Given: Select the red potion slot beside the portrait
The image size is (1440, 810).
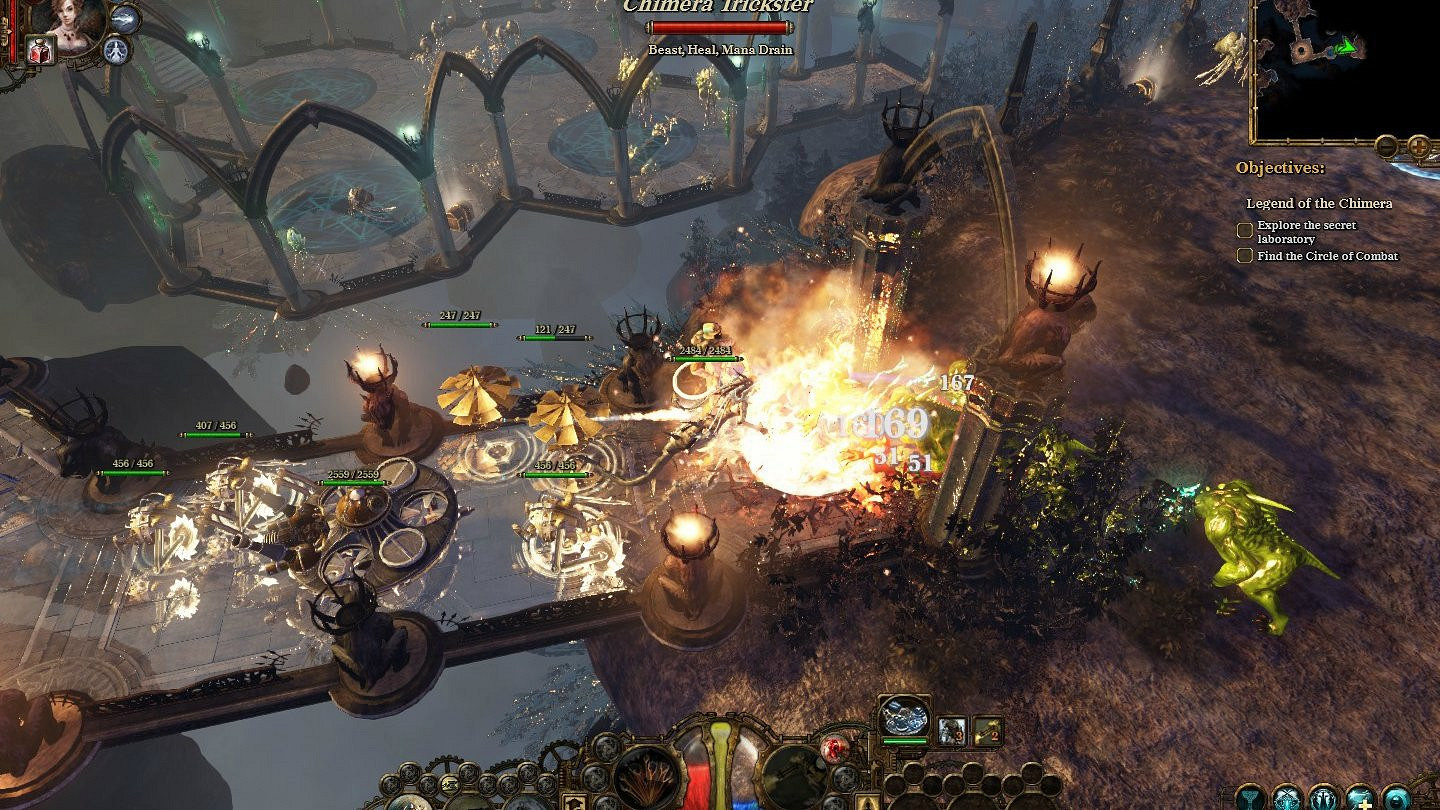Looking at the screenshot, I should coord(41,50).
